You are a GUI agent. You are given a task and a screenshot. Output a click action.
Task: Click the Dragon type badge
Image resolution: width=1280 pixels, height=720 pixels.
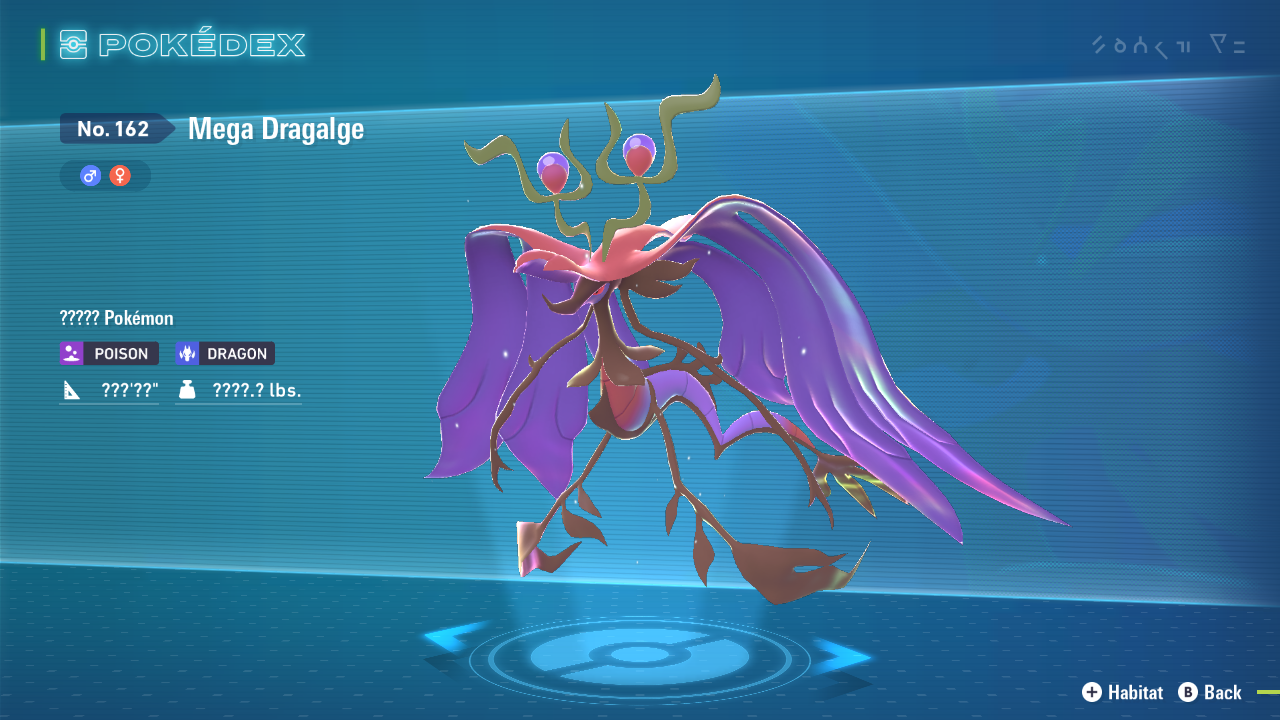[x=225, y=353]
